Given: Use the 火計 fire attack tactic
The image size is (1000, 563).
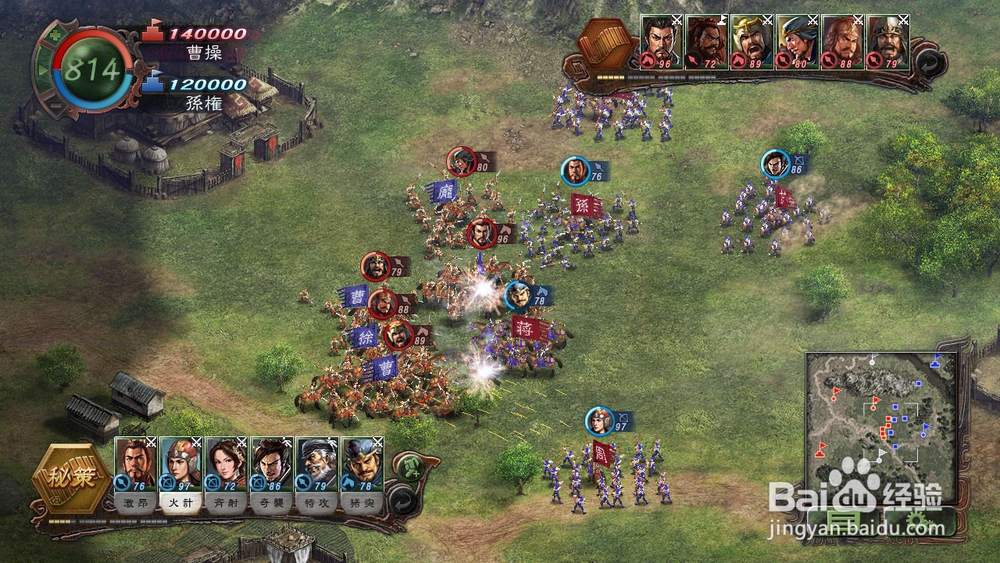Looking at the screenshot, I should (181, 504).
